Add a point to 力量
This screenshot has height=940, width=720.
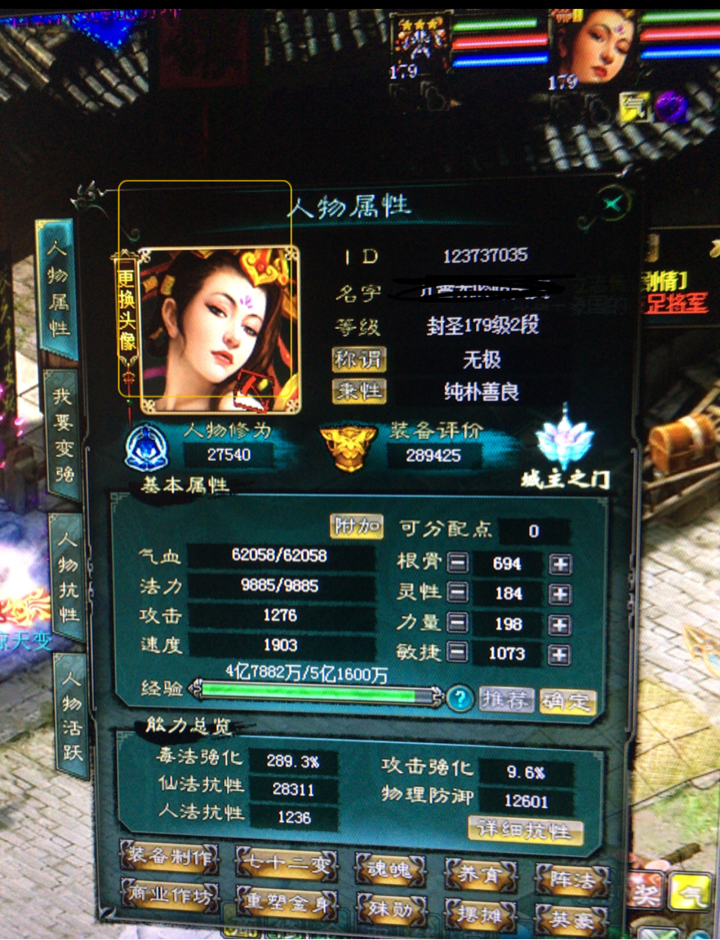[x=561, y=623]
